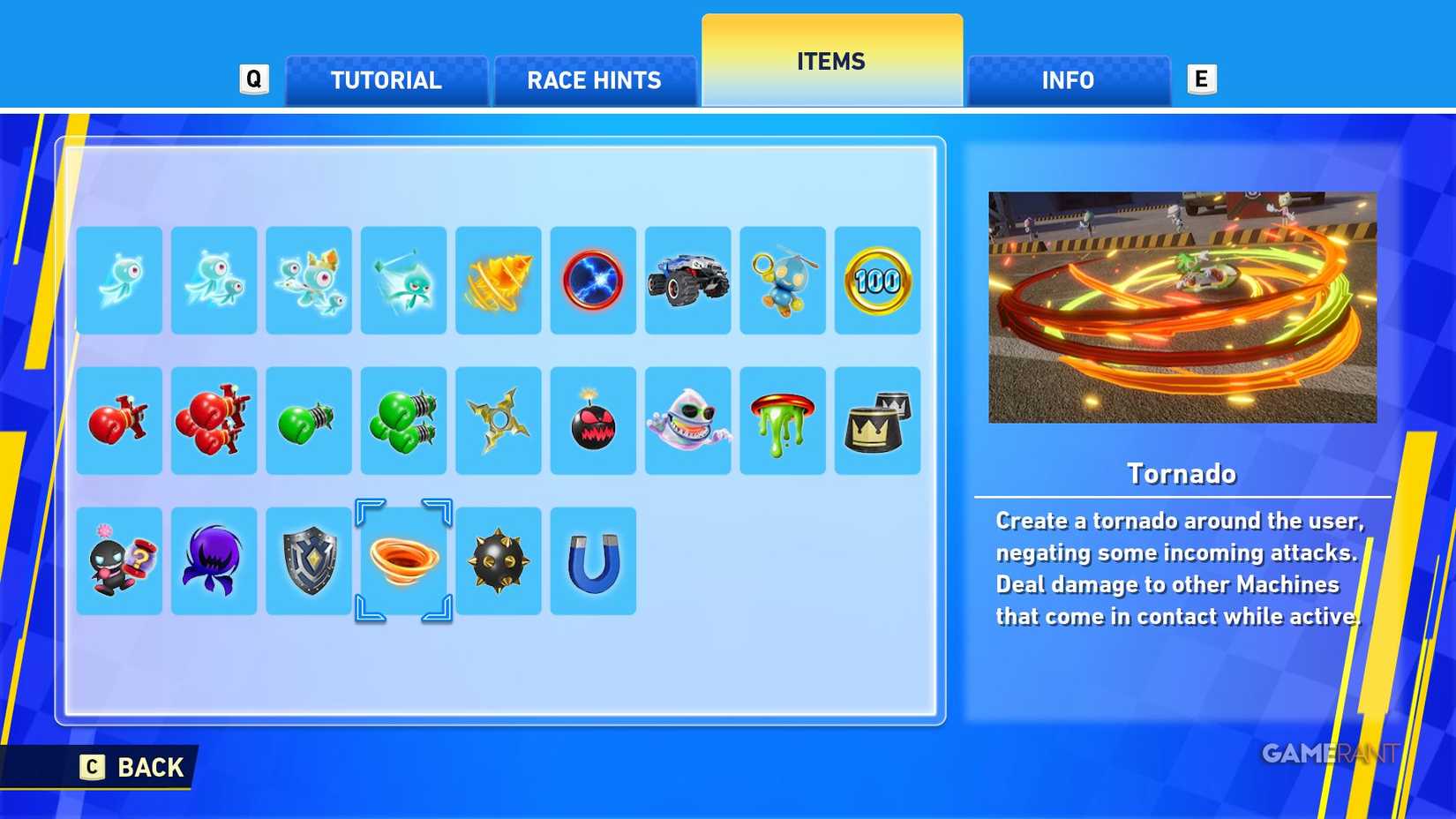The height and width of the screenshot is (819, 1456).
Task: Open the Info tab
Action: [x=1068, y=80]
